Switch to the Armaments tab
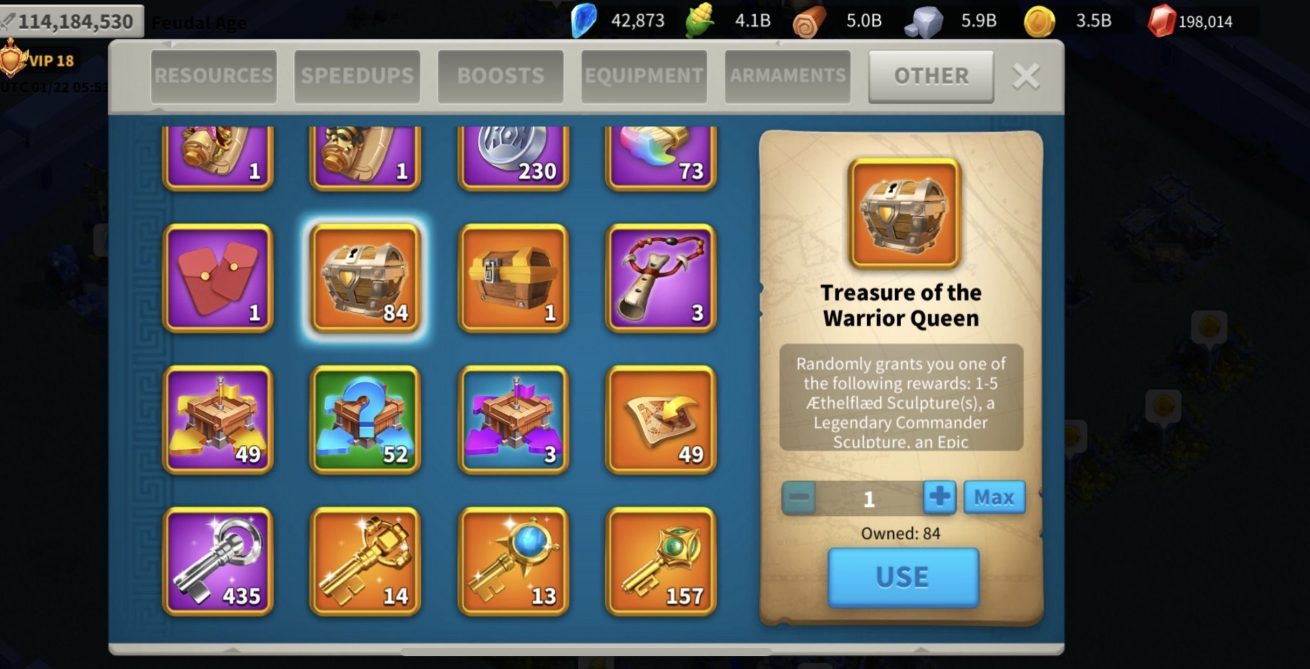 [x=787, y=76]
